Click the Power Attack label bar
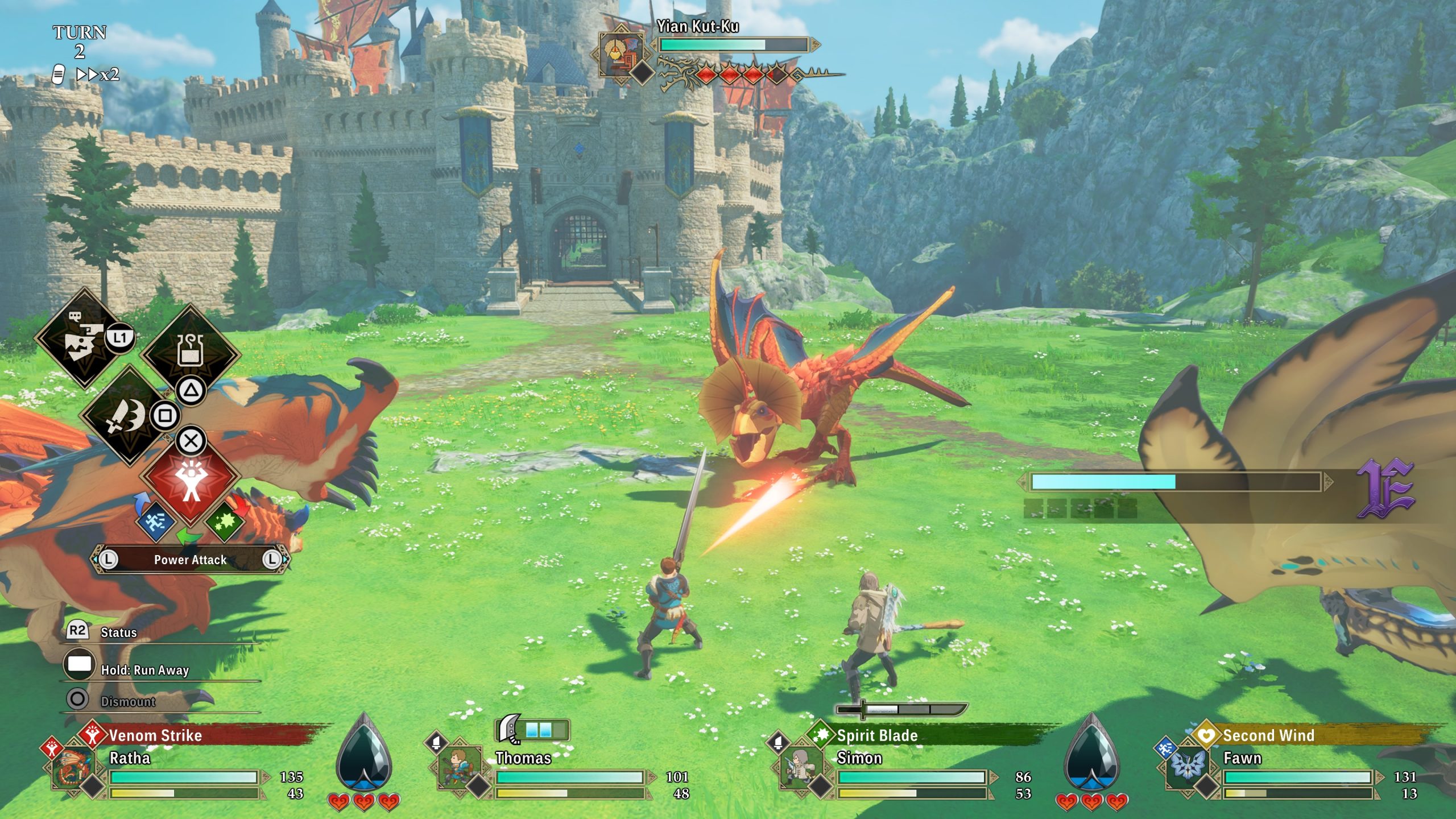 [x=190, y=560]
